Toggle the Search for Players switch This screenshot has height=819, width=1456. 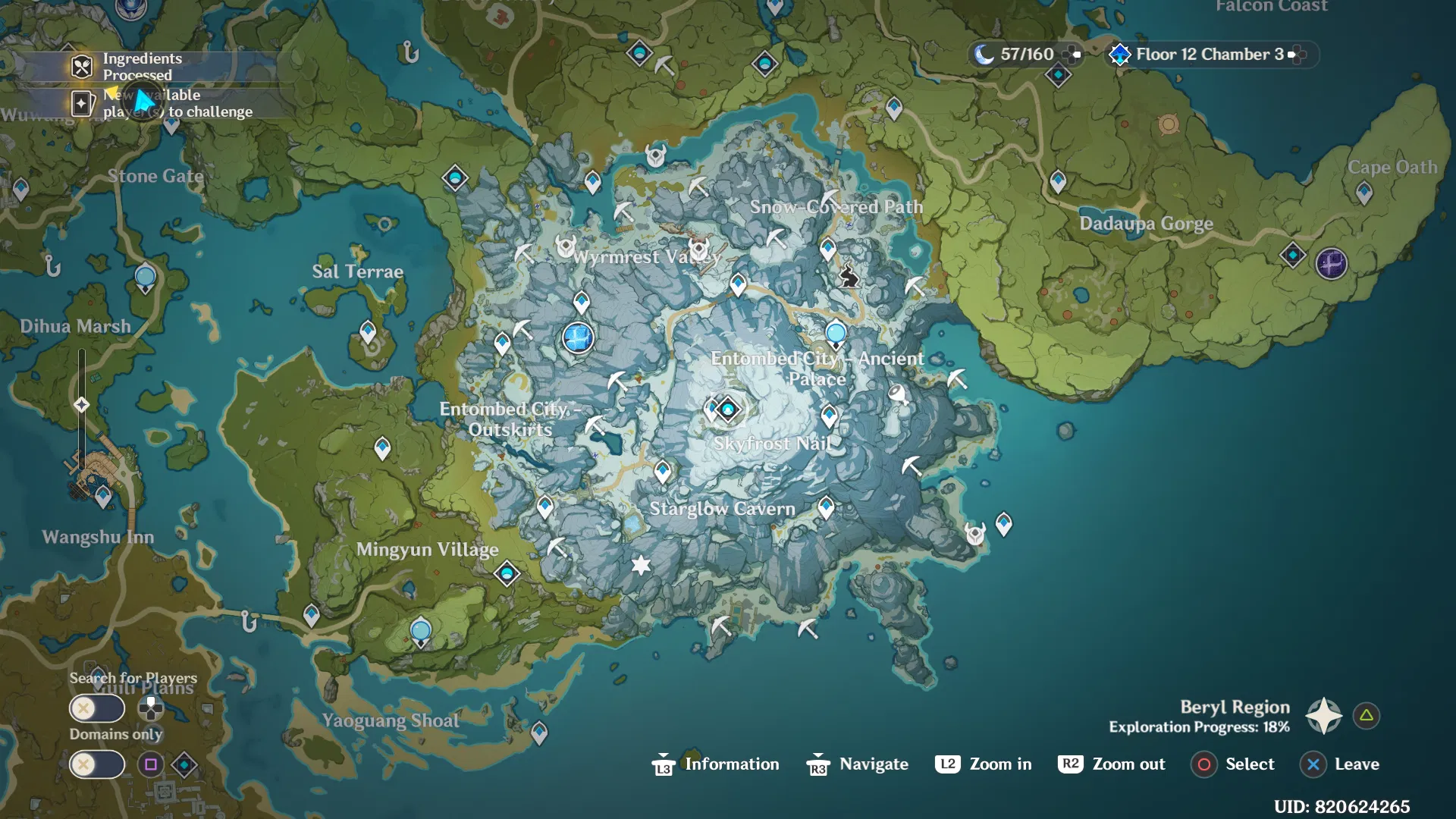(97, 708)
